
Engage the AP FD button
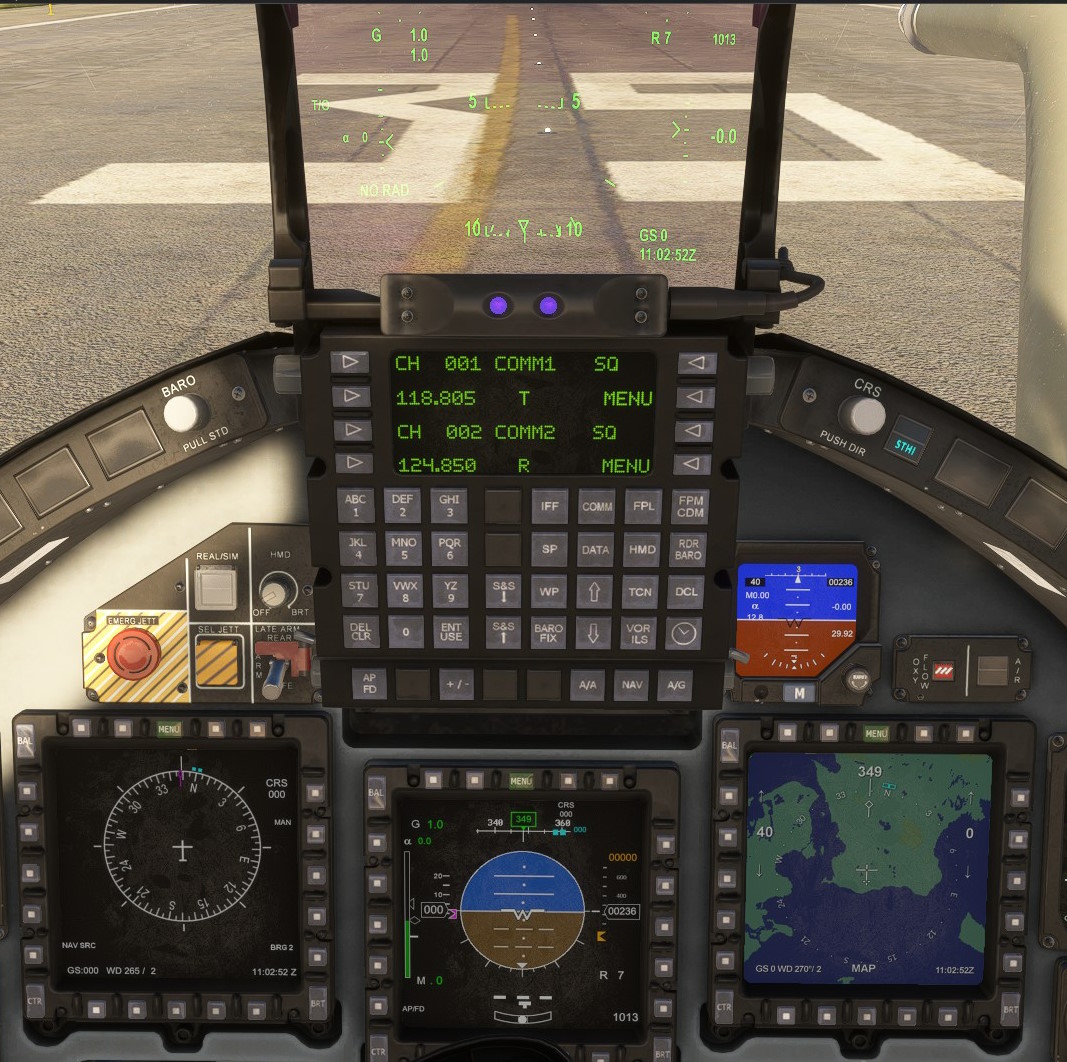[x=369, y=684]
